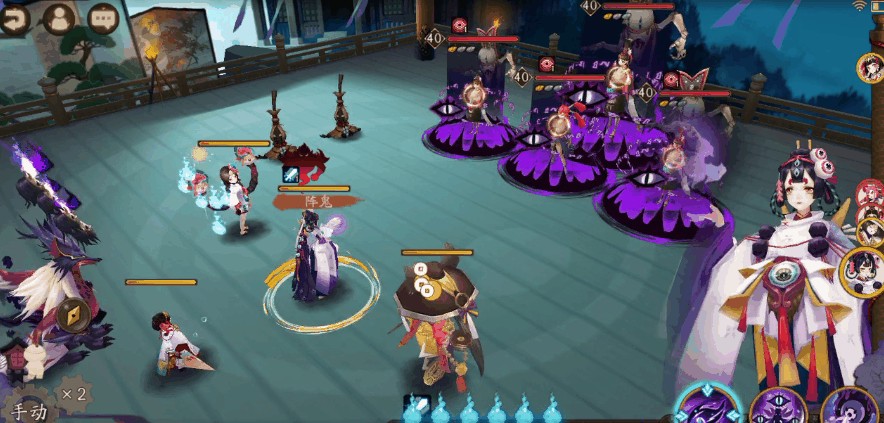Open the player profile silhouette icon

click(x=61, y=19)
